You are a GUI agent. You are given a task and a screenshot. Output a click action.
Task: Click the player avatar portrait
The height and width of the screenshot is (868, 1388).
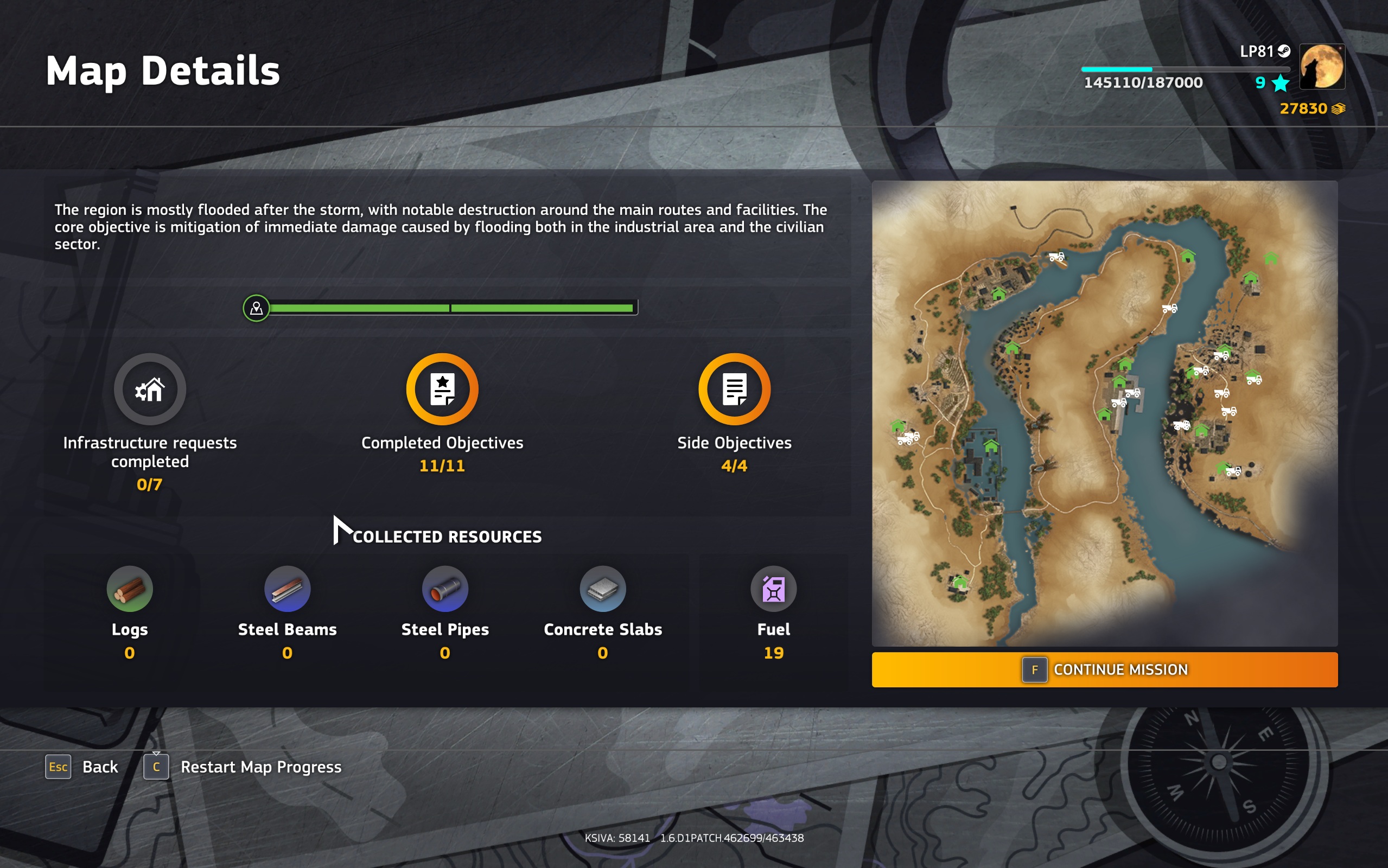coord(1321,67)
